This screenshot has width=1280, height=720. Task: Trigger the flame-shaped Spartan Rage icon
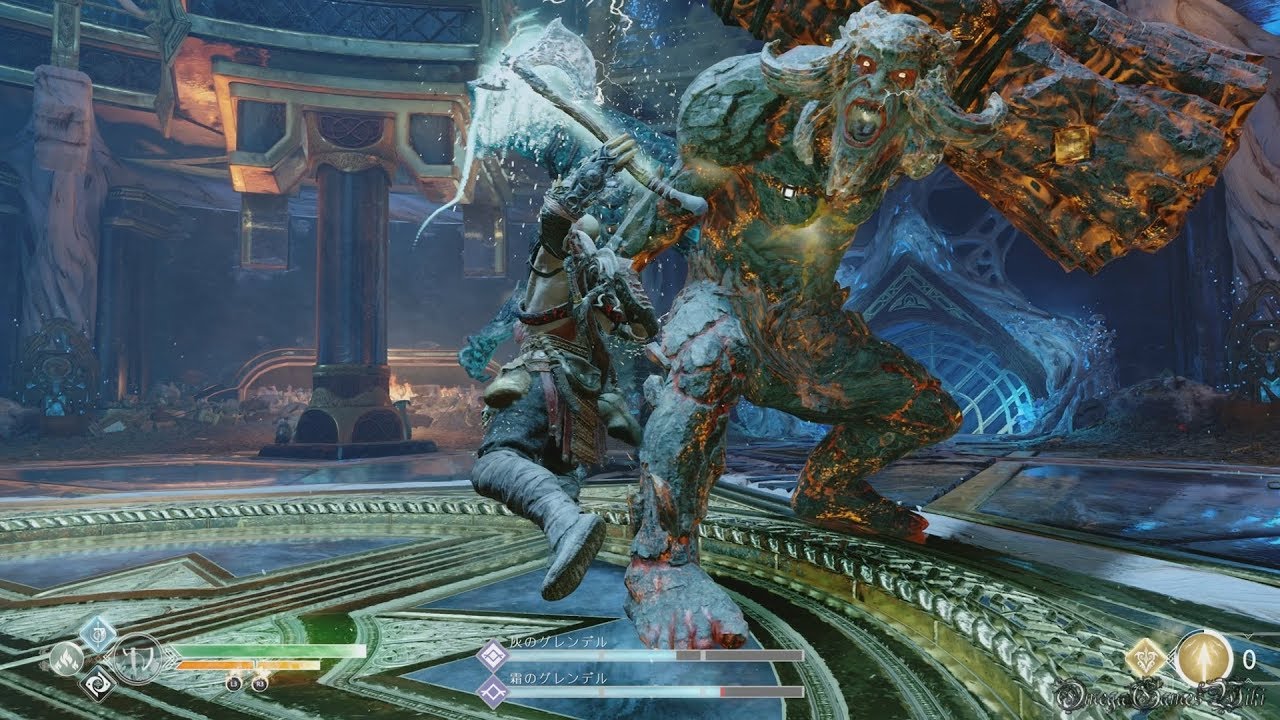(x=67, y=658)
